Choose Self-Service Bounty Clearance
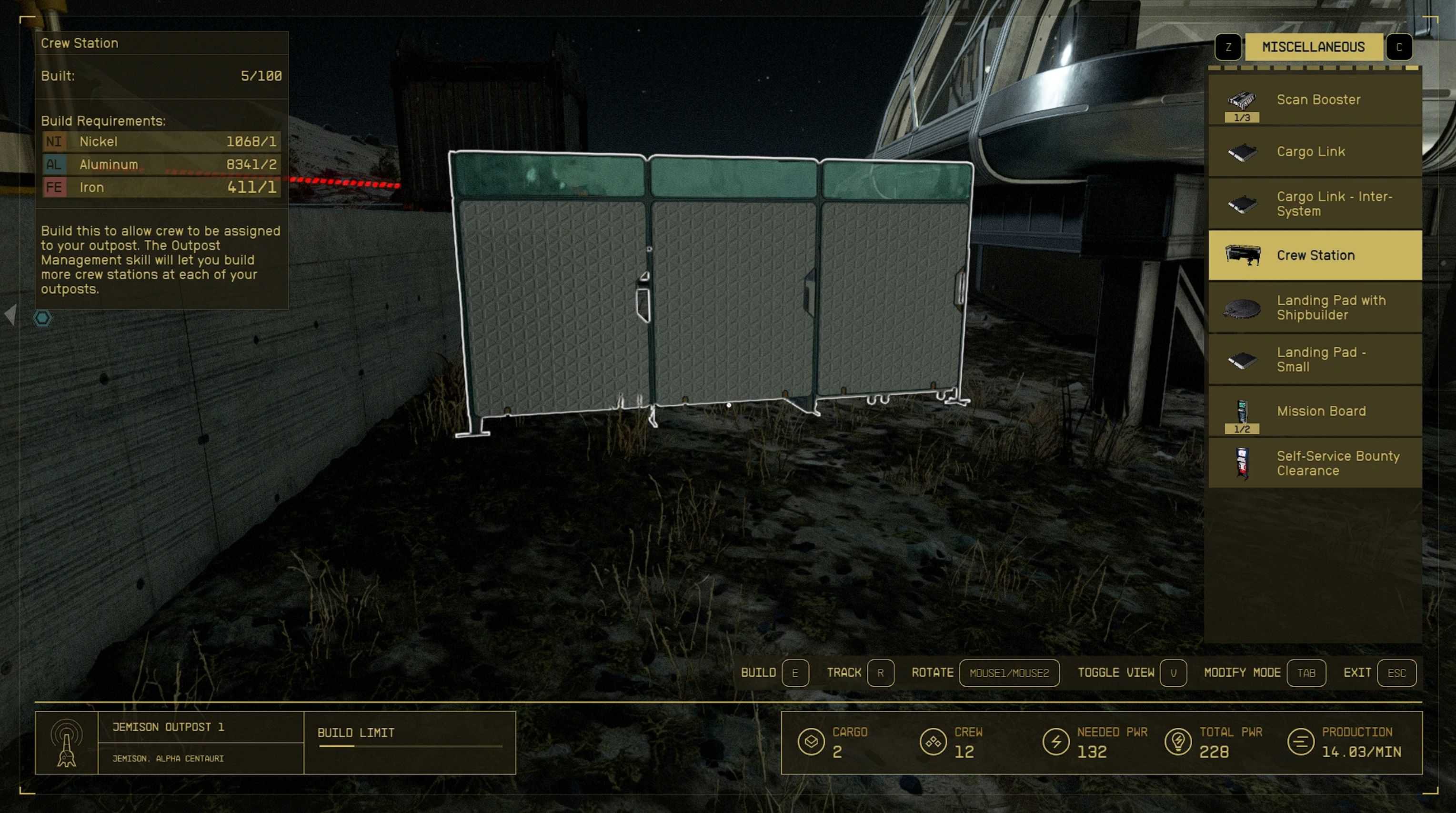This screenshot has height=813, width=1456. coord(1315,463)
